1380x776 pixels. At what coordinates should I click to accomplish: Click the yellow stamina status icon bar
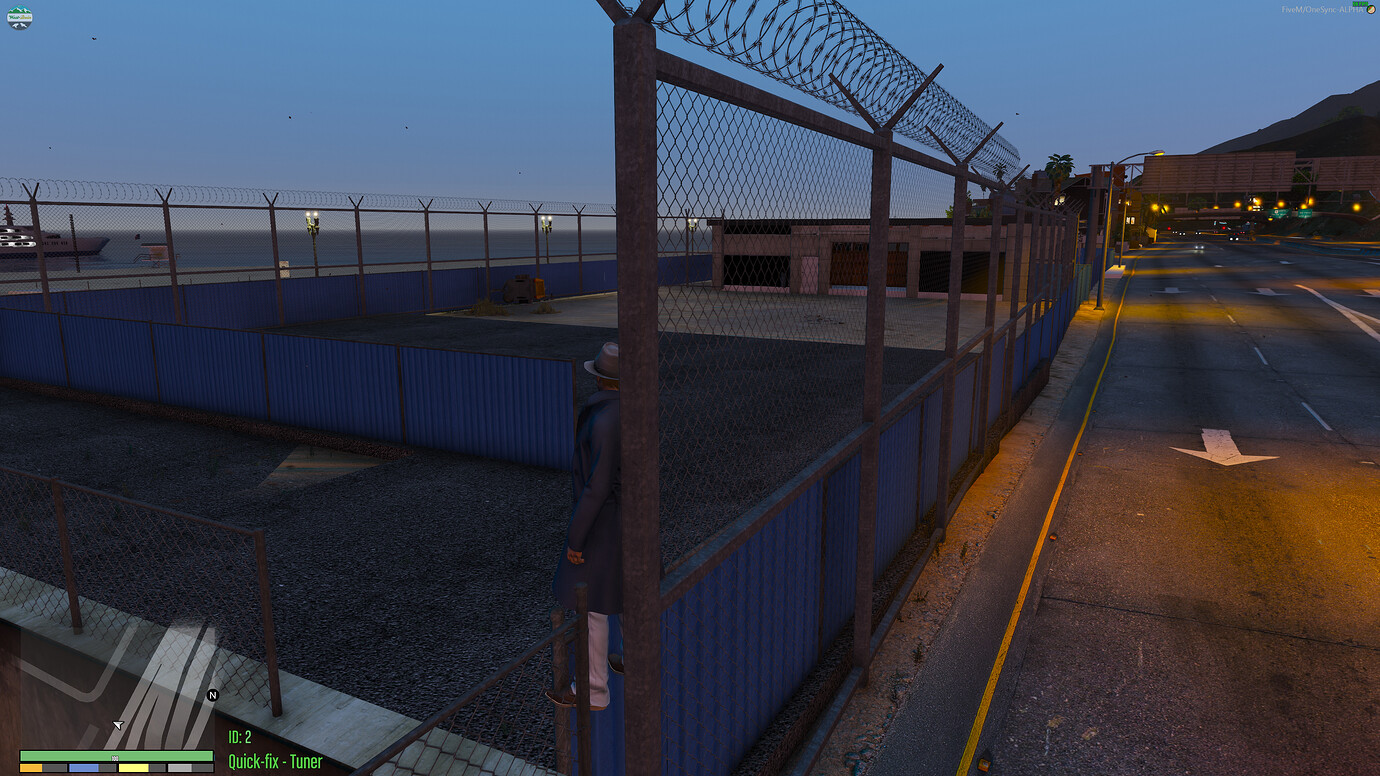[133, 768]
